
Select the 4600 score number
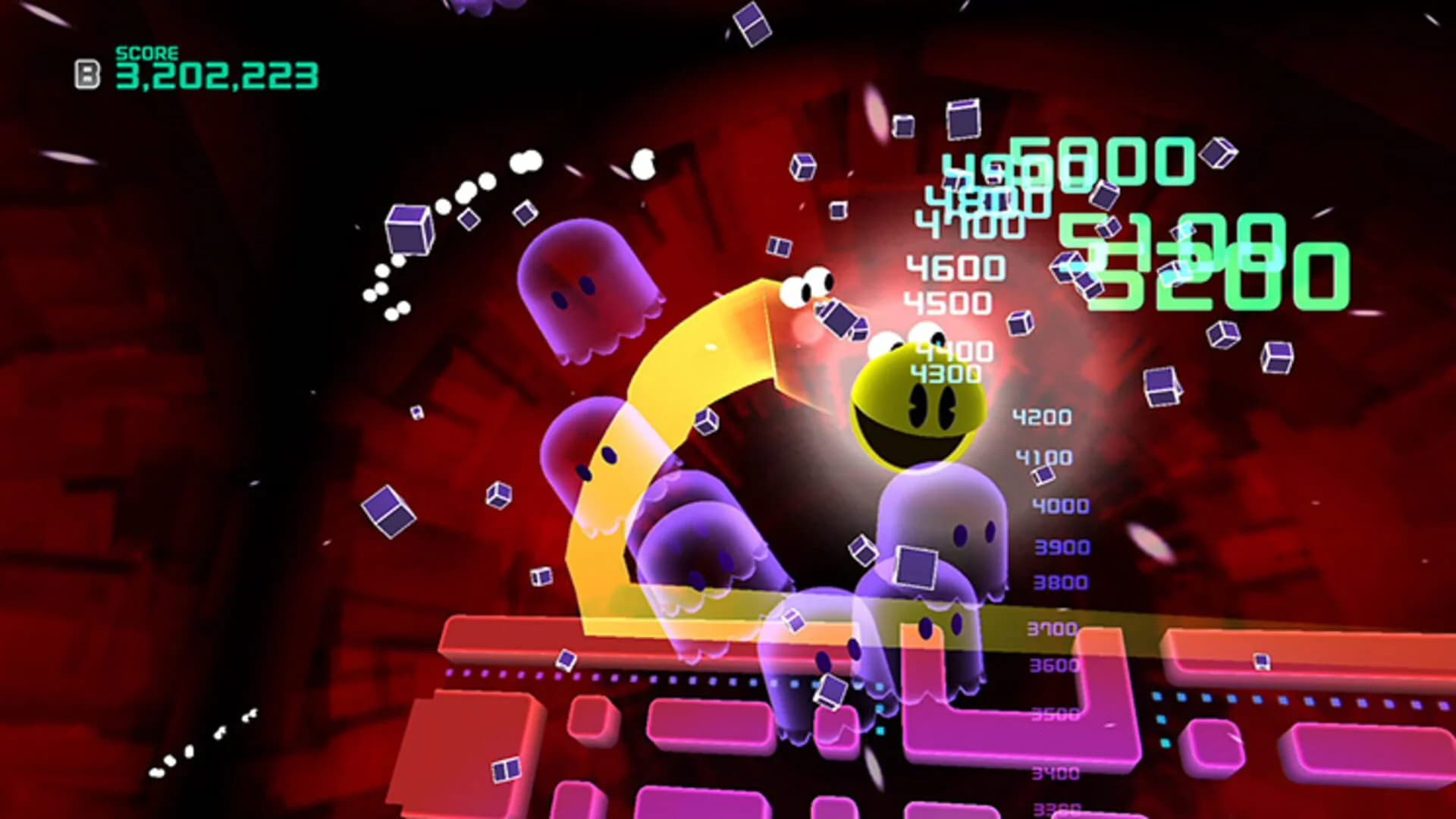957,266
